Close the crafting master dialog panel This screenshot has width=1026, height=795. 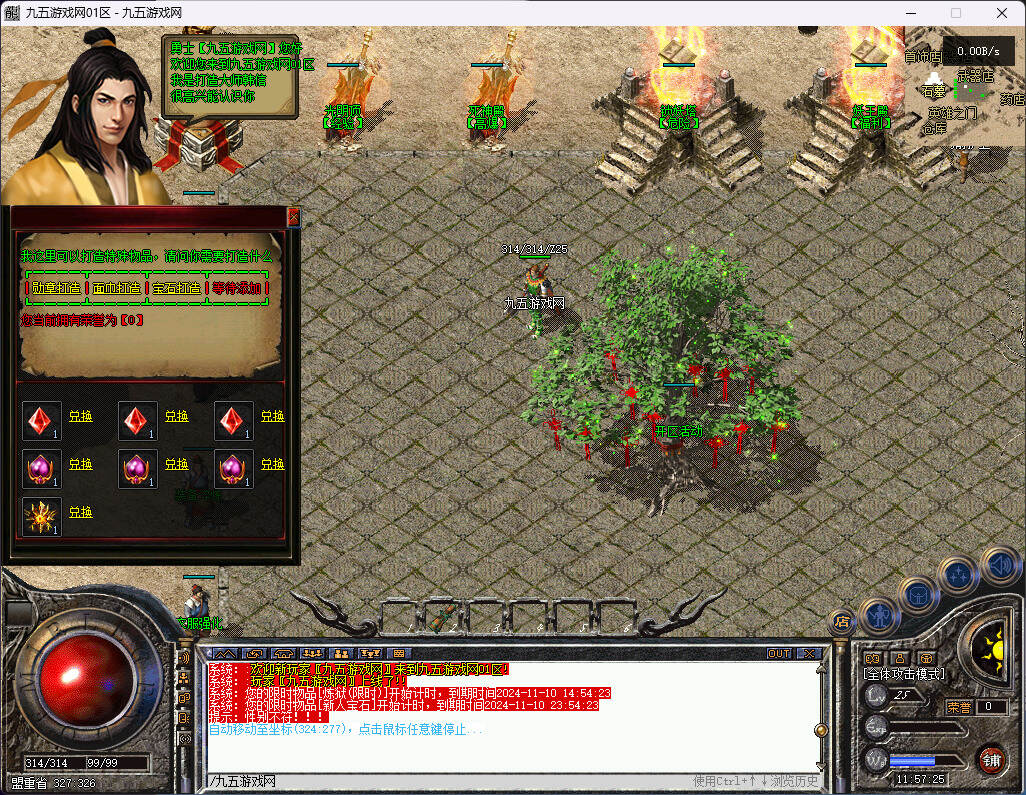coord(293,216)
